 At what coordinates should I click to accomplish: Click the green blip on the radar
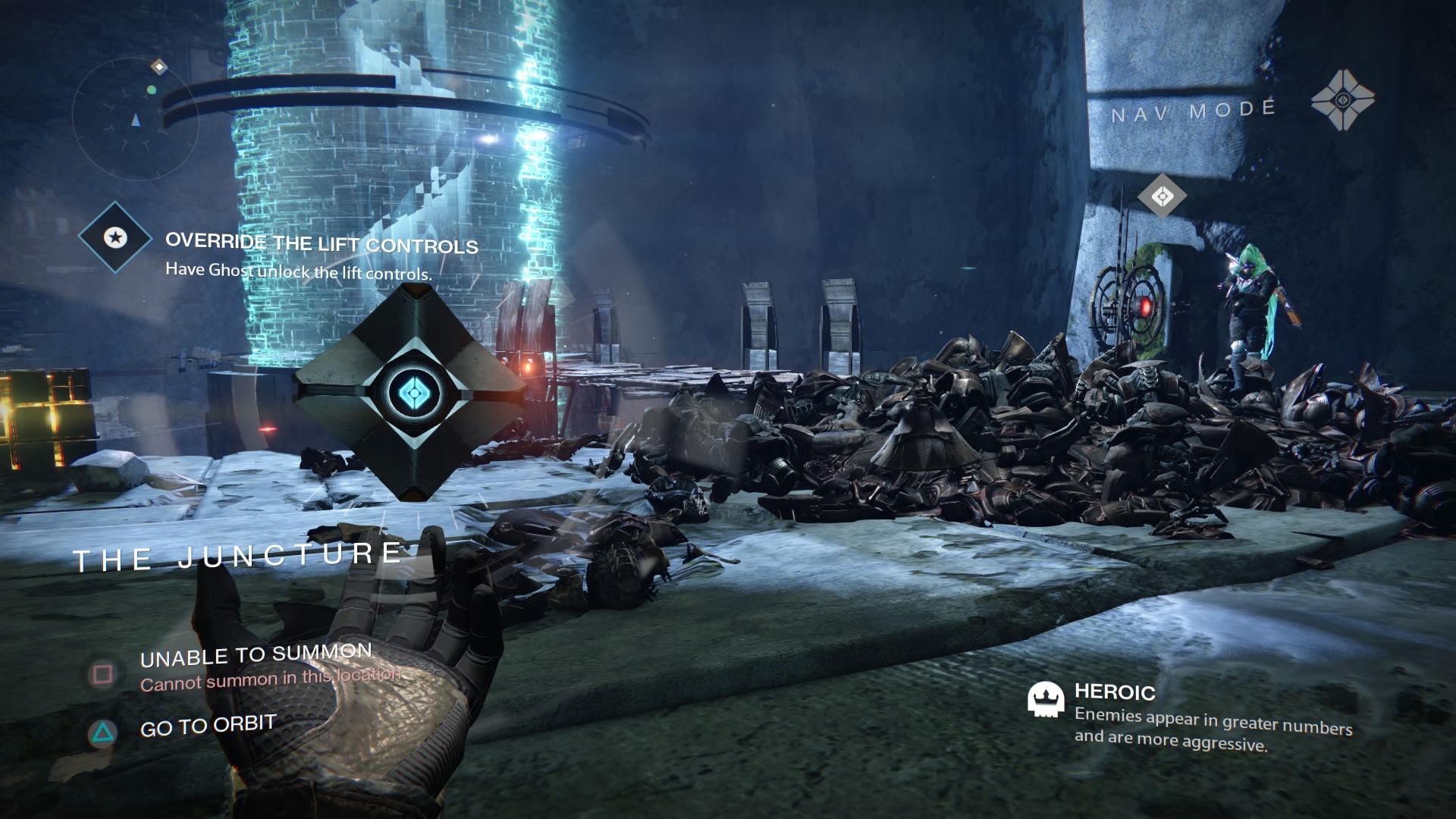tap(152, 91)
